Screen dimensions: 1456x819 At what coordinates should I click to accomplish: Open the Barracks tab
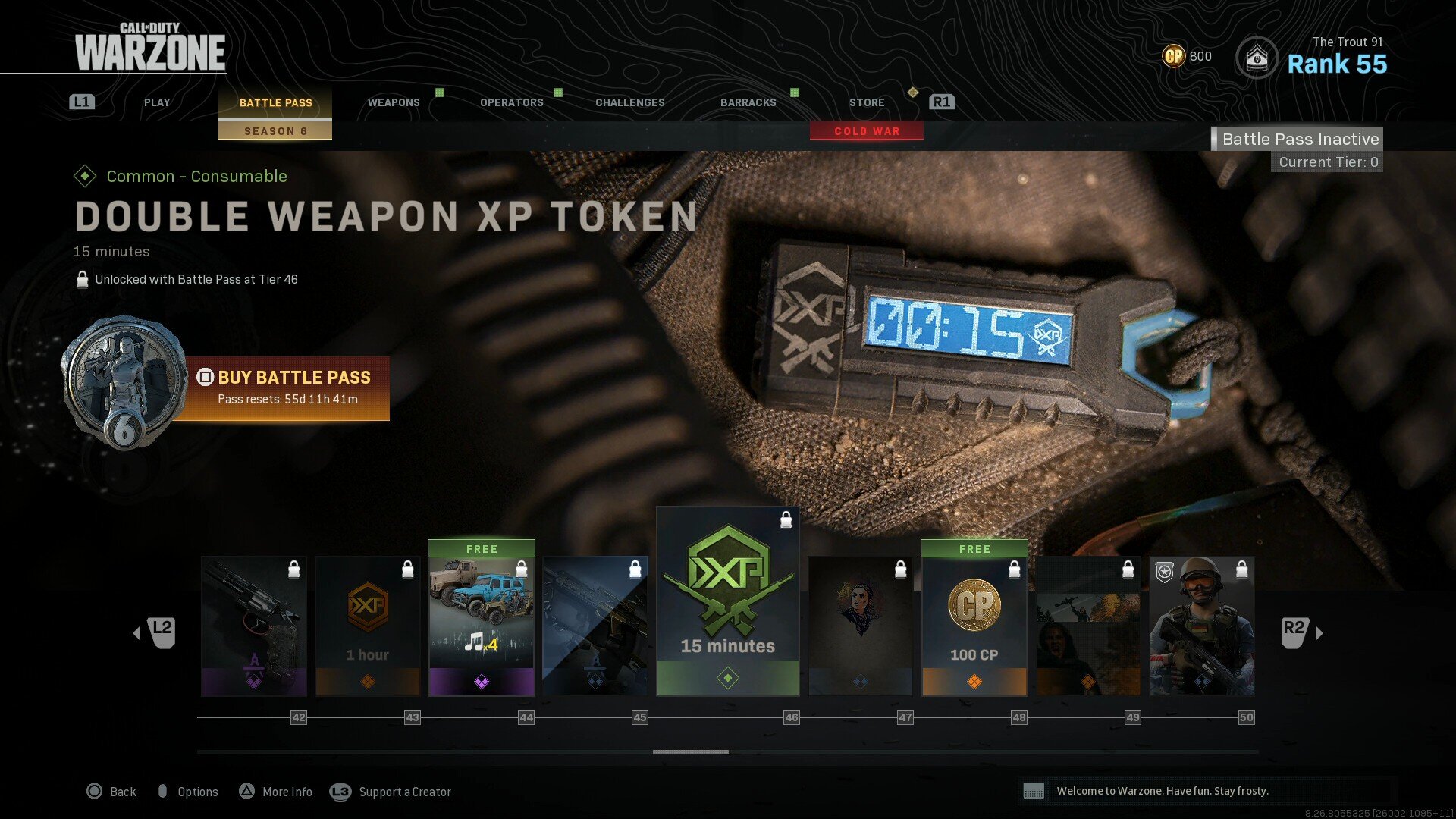(x=748, y=102)
